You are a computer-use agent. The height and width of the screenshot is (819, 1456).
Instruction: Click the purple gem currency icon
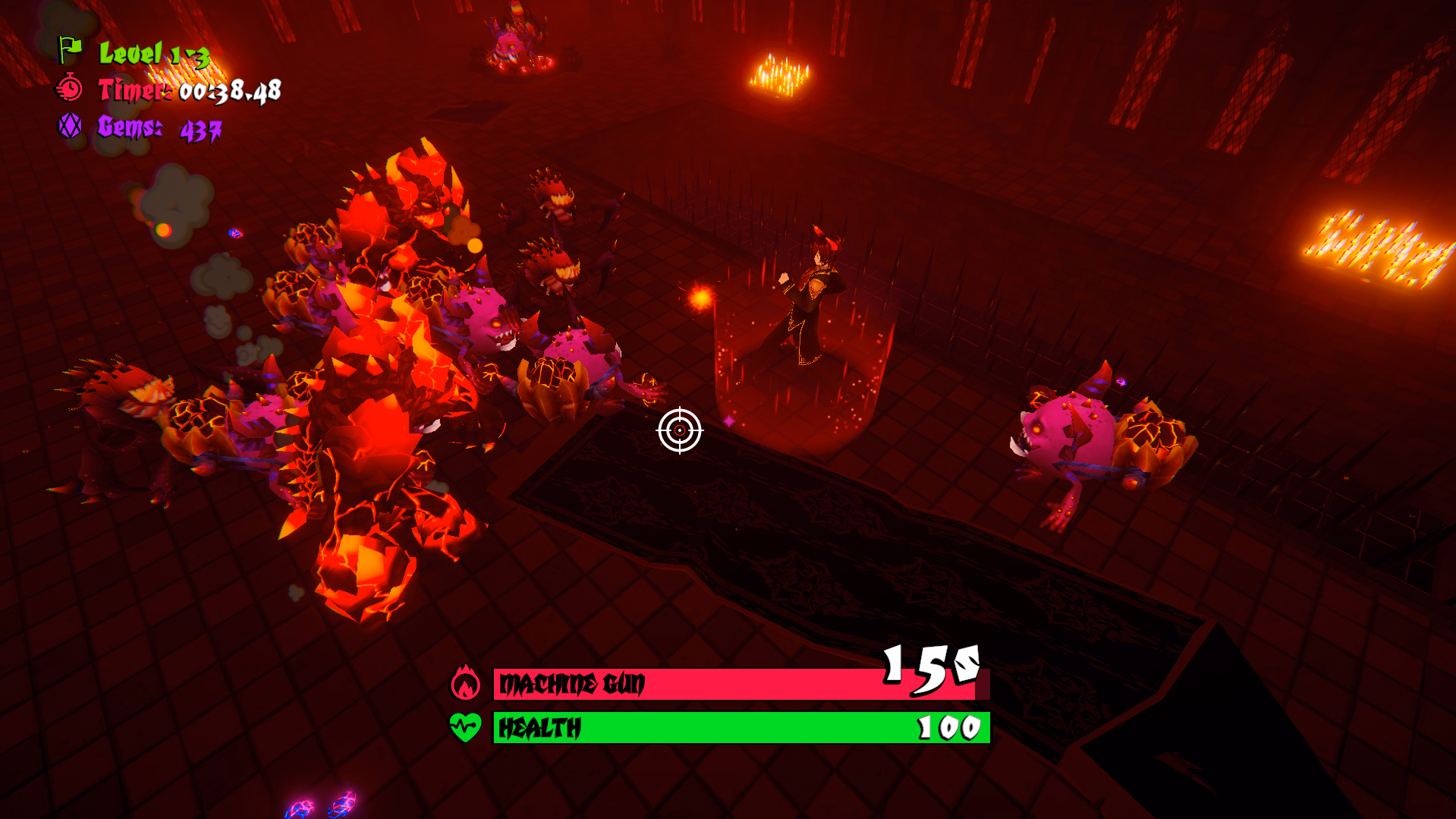70,125
